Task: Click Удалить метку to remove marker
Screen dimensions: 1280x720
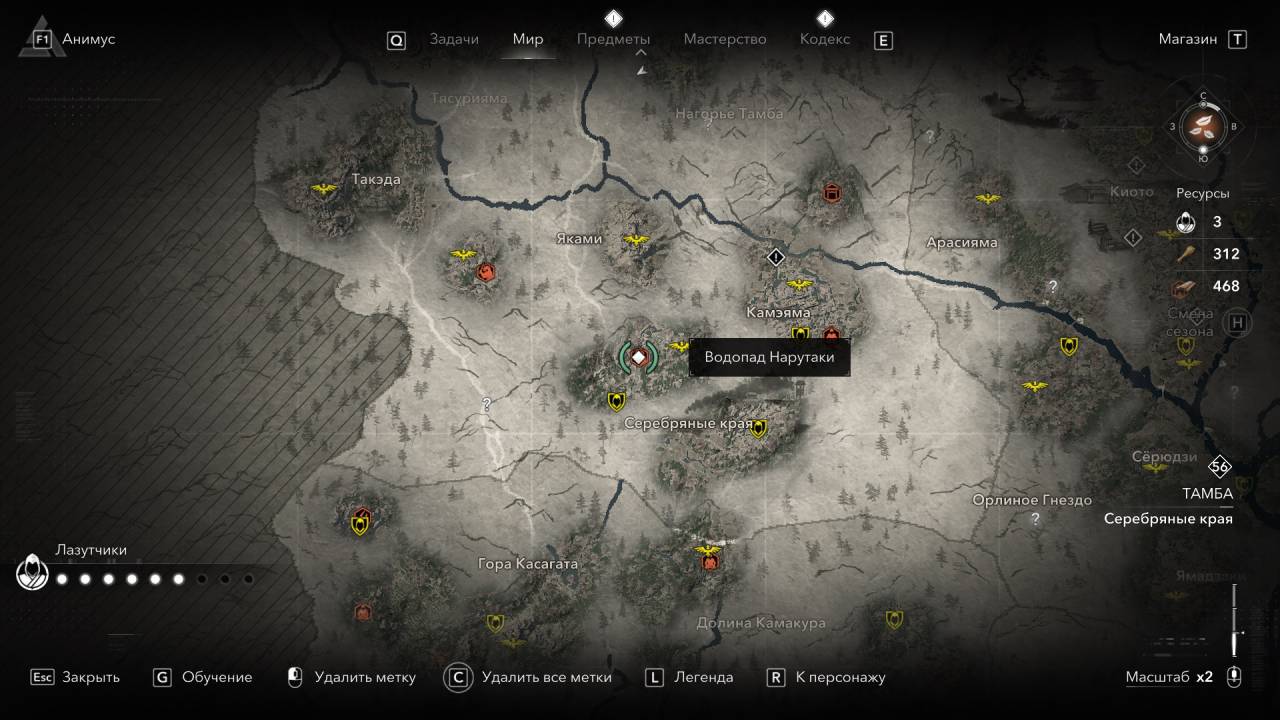Action: point(352,677)
